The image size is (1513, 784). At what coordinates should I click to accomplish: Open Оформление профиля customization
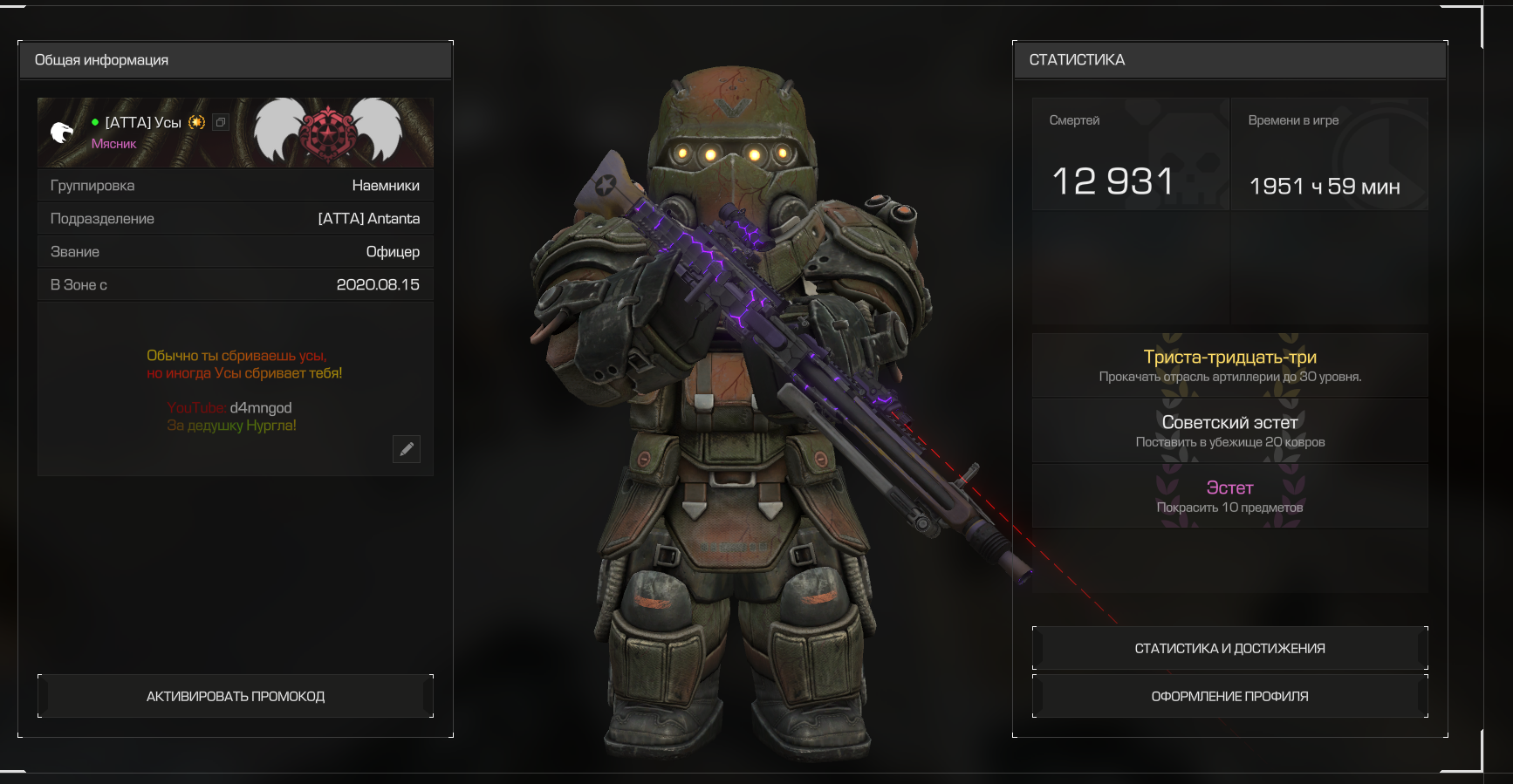(1229, 696)
